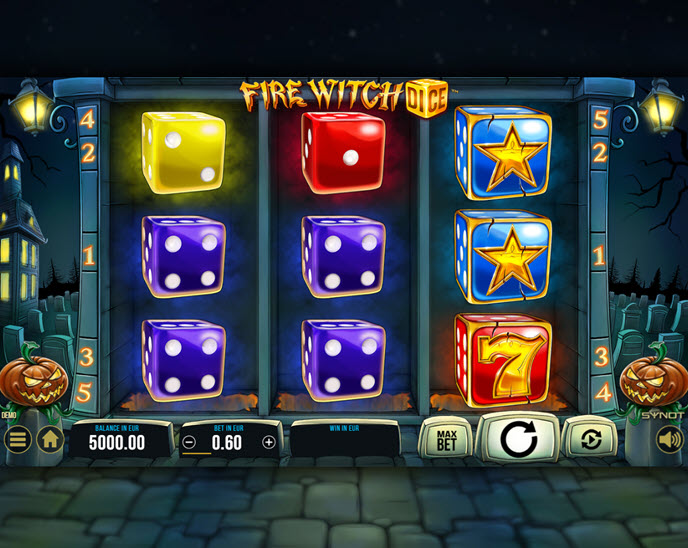Screen dimensions: 688x548
Task: Enable autoplay spins
Action: click(590, 438)
